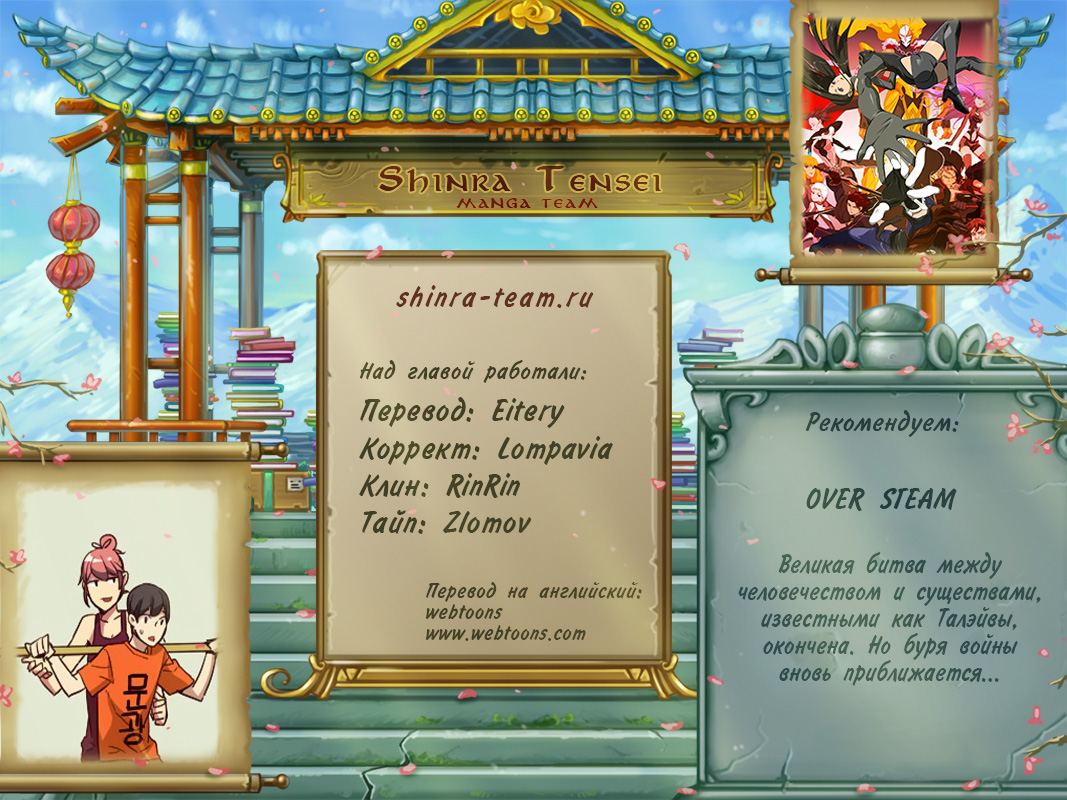Select the OVER STEAM recommendation title
This screenshot has width=1067, height=800.
[x=880, y=499]
